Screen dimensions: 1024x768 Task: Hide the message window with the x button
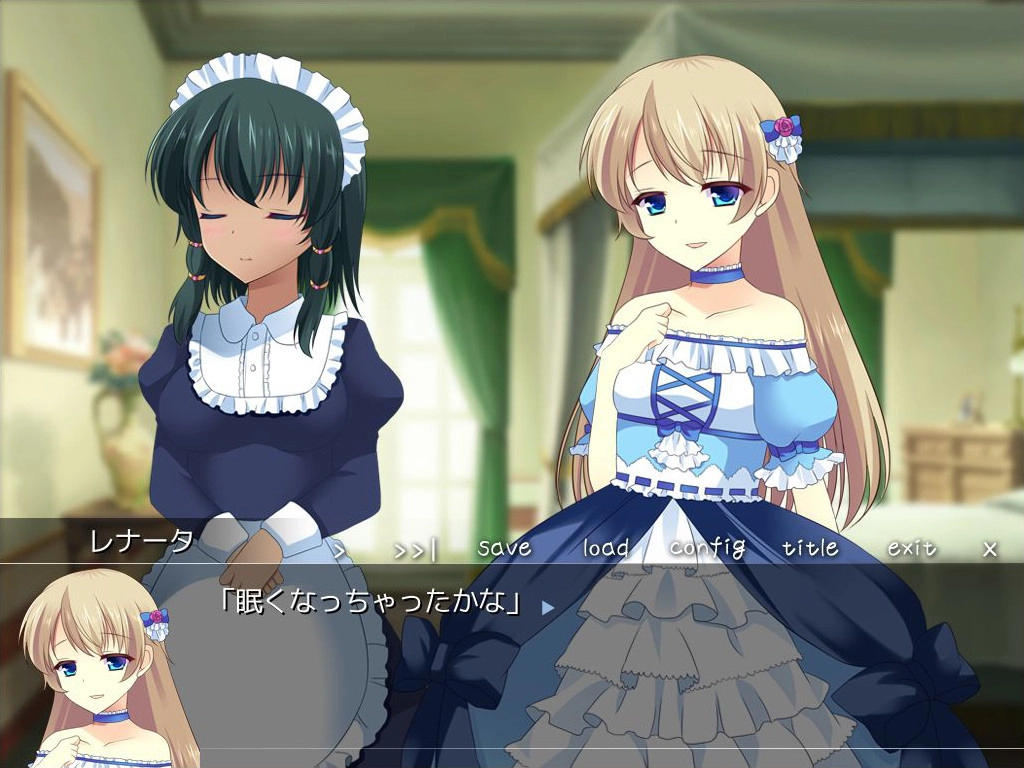990,549
